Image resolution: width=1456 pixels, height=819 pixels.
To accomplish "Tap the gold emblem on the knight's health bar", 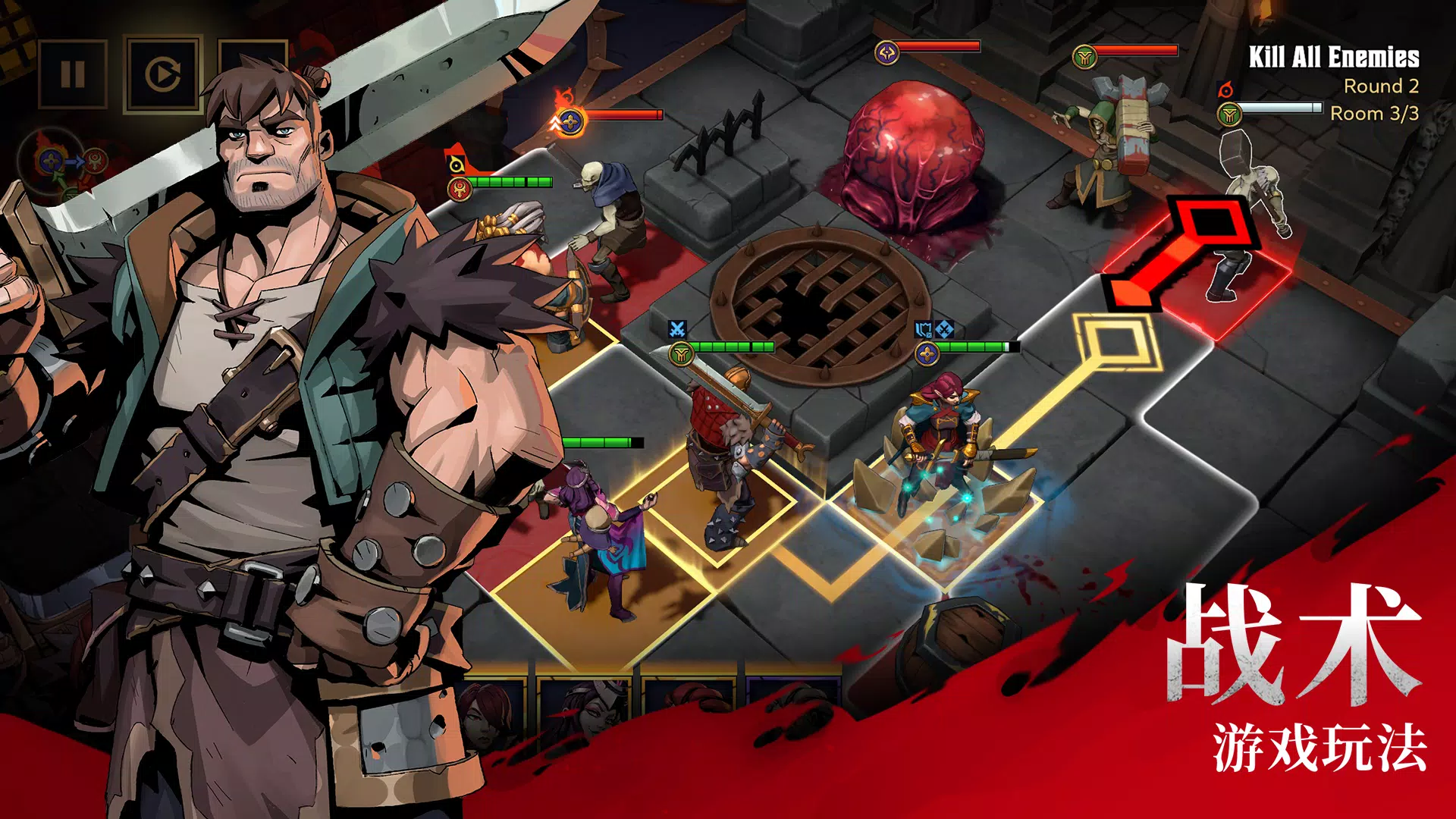I will 682,352.
